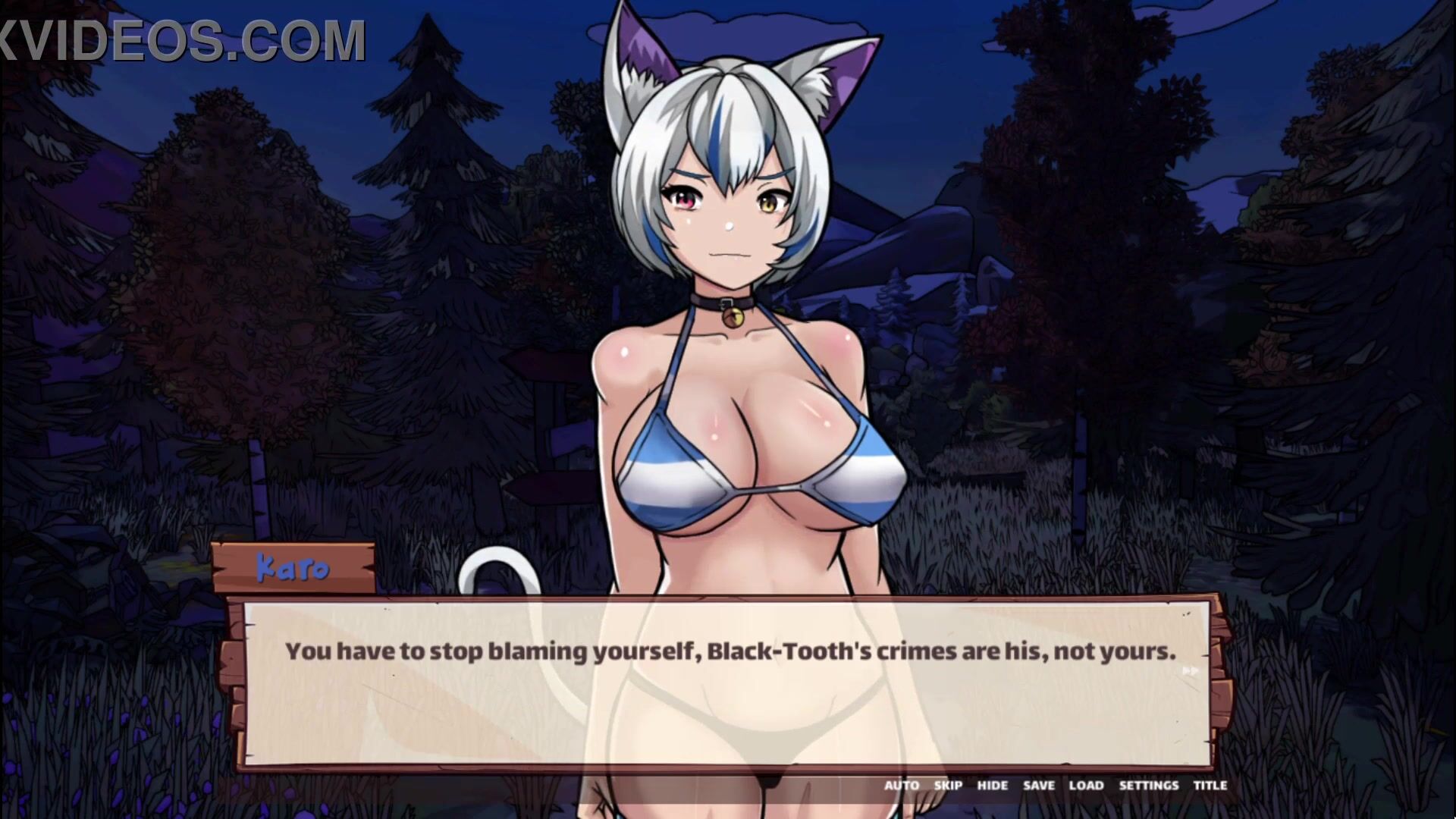Open the Load game menu
The width and height of the screenshot is (1456, 819).
(1086, 786)
